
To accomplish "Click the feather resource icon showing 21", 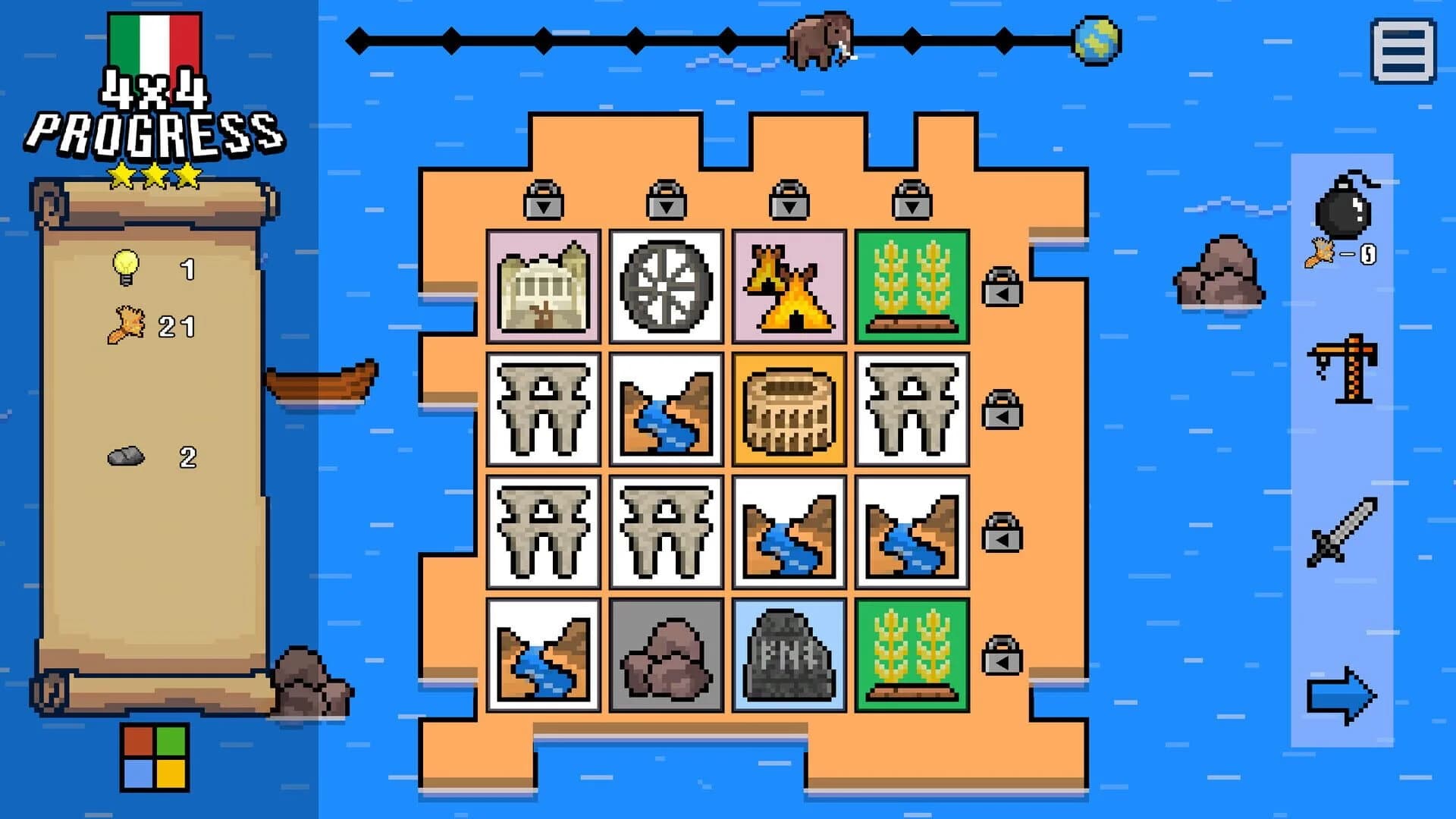I will click(126, 326).
